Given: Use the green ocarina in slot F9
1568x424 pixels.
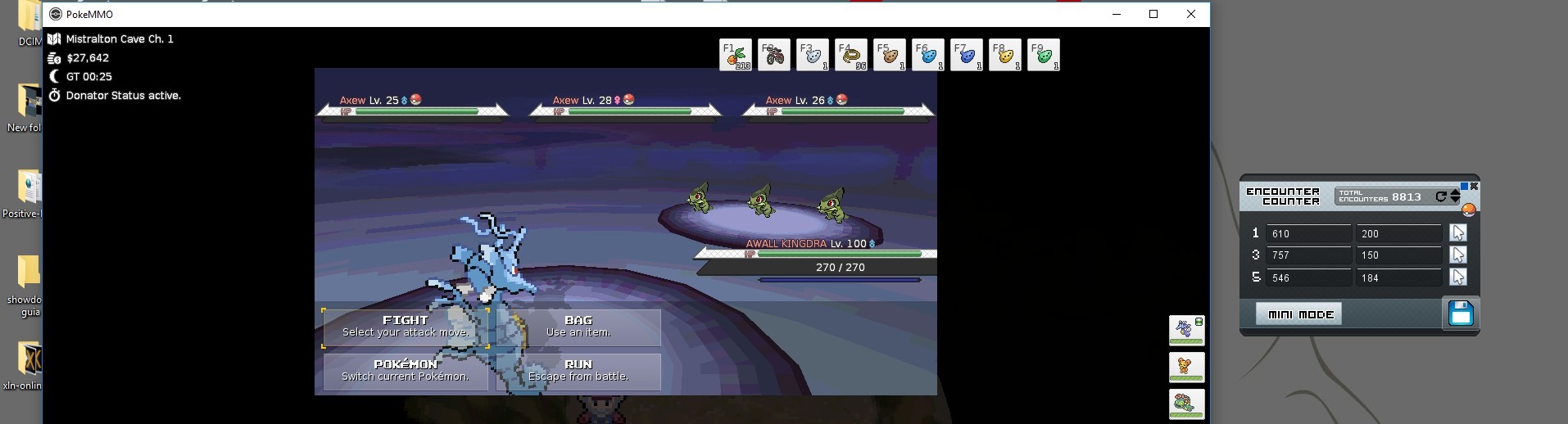Looking at the screenshot, I should tap(1044, 55).
